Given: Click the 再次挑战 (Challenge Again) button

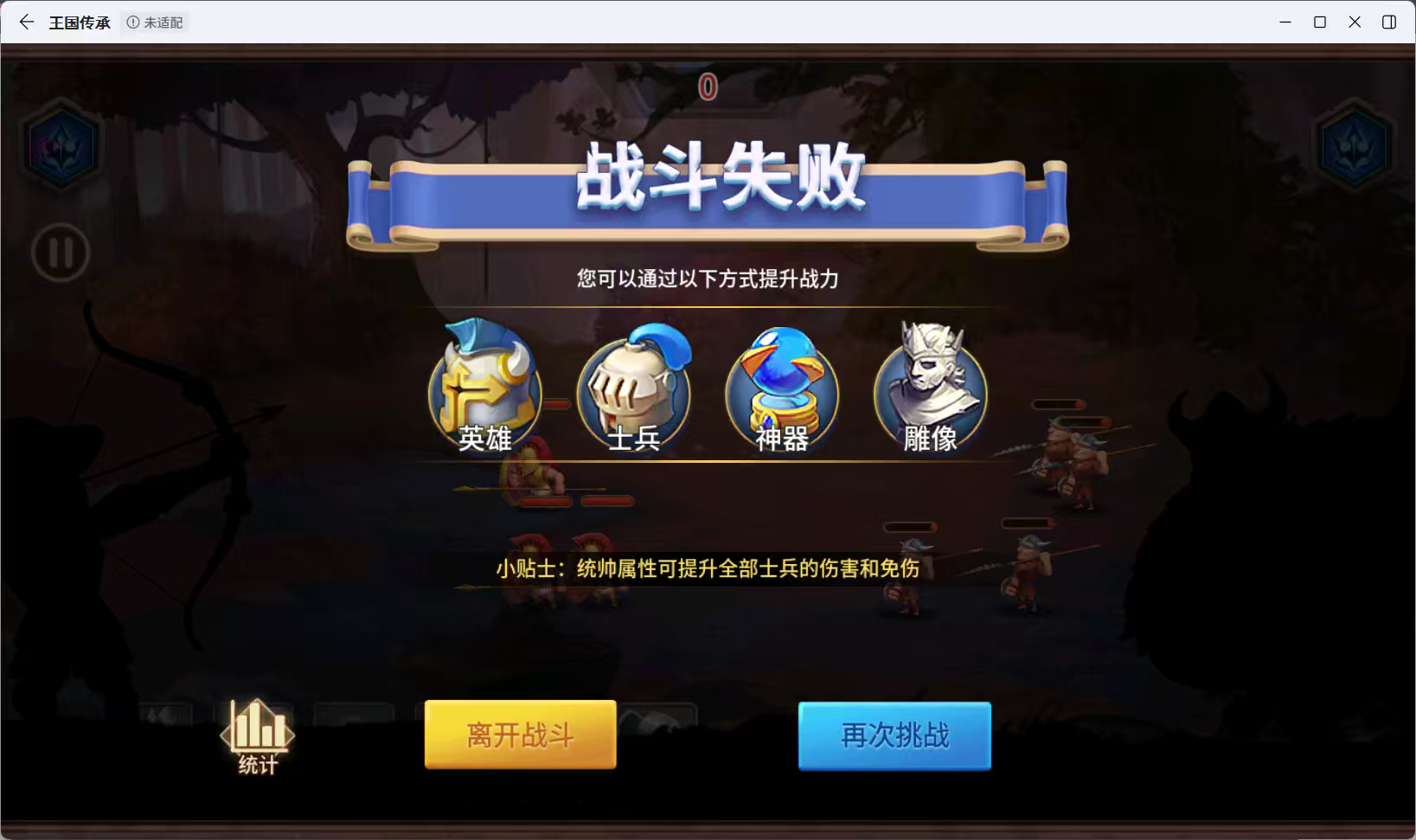Looking at the screenshot, I should point(894,736).
